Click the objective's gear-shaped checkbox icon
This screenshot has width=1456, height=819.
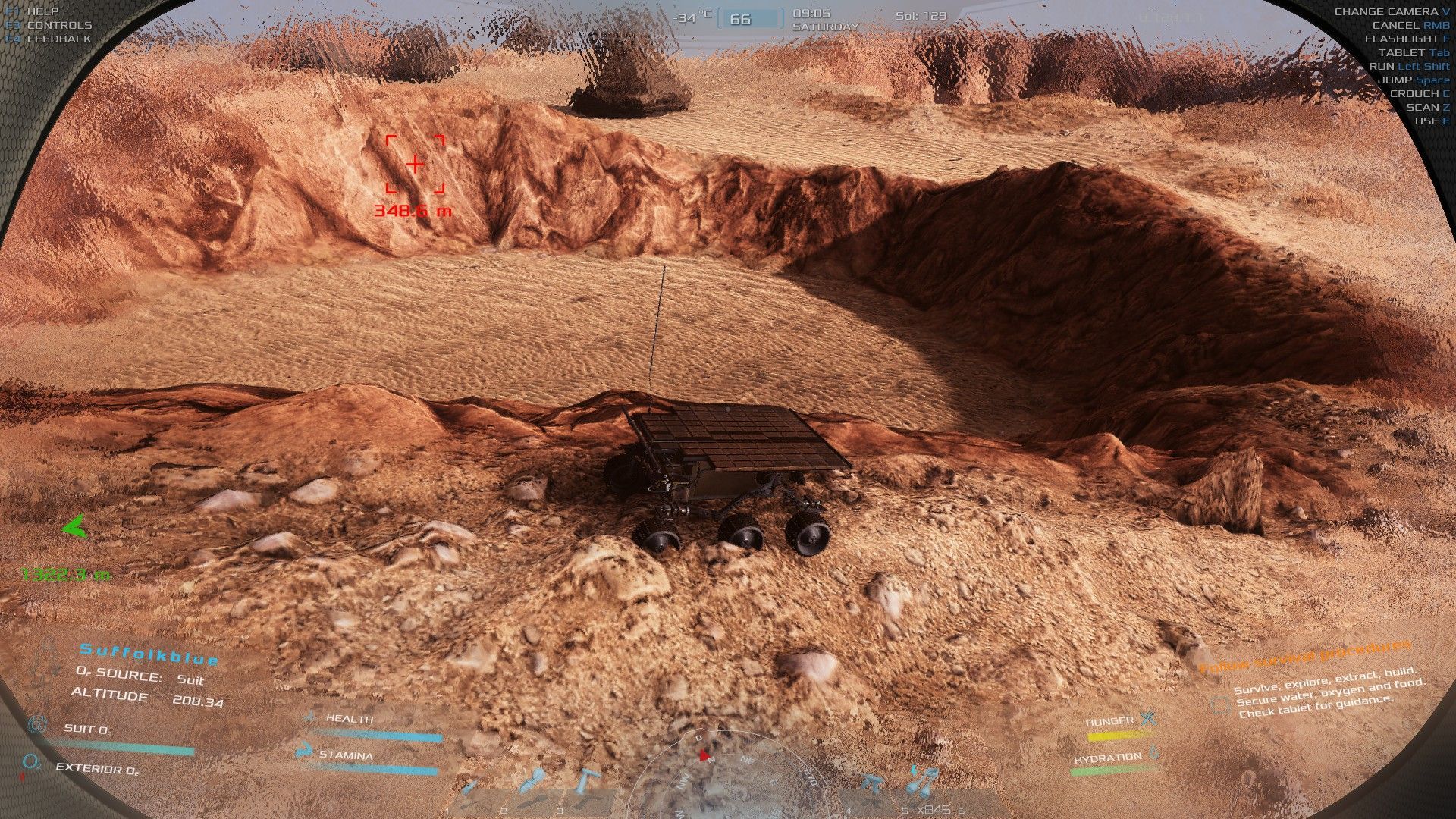[x=1220, y=705]
